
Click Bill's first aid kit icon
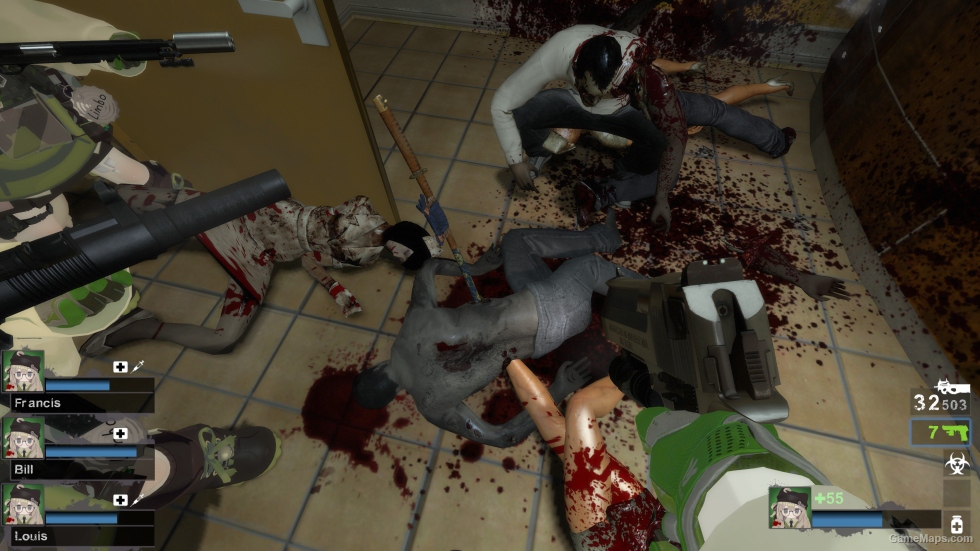(x=121, y=433)
